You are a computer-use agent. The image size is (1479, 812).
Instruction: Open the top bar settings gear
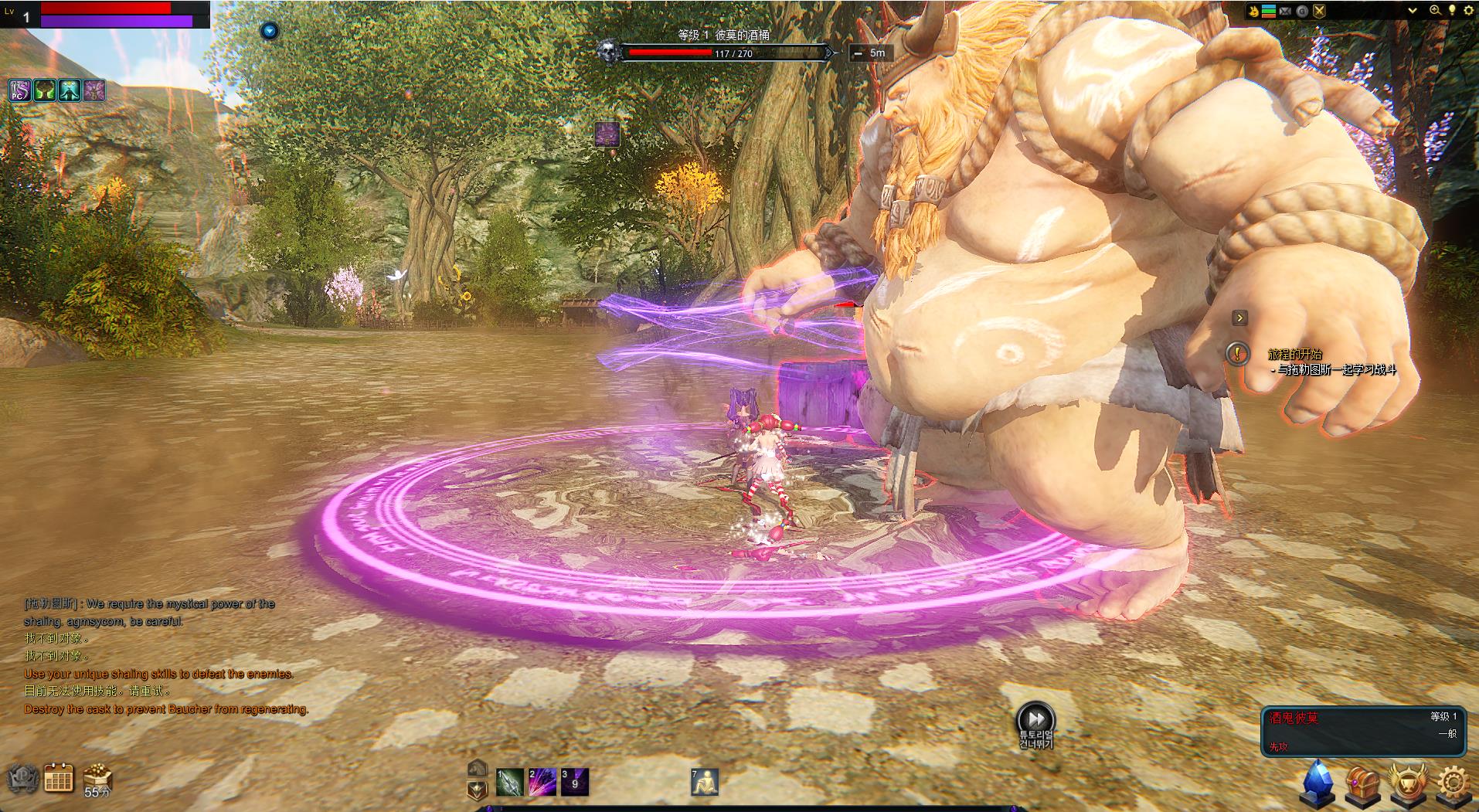point(1467,11)
